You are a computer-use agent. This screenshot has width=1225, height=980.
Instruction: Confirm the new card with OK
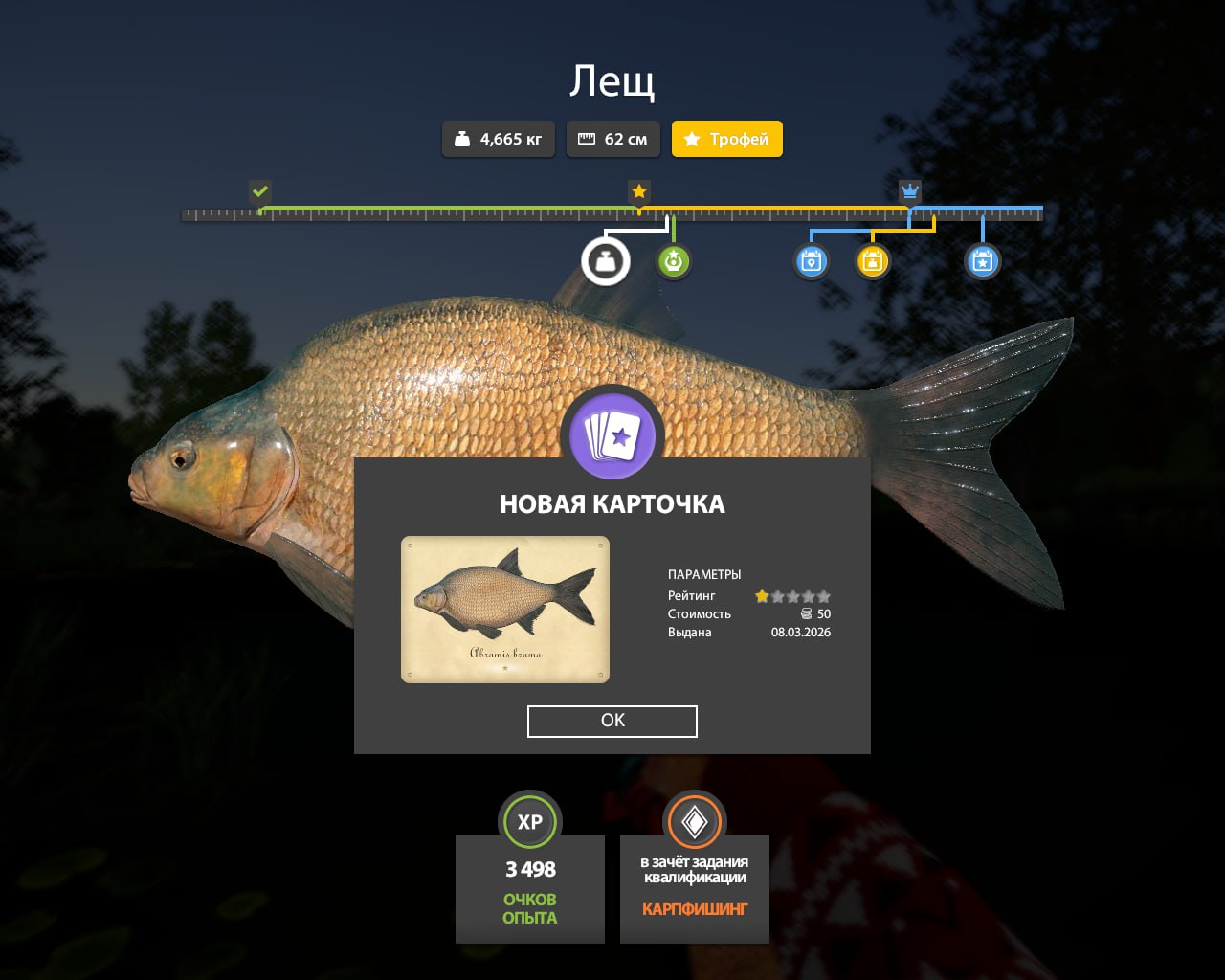pyautogui.click(x=612, y=721)
